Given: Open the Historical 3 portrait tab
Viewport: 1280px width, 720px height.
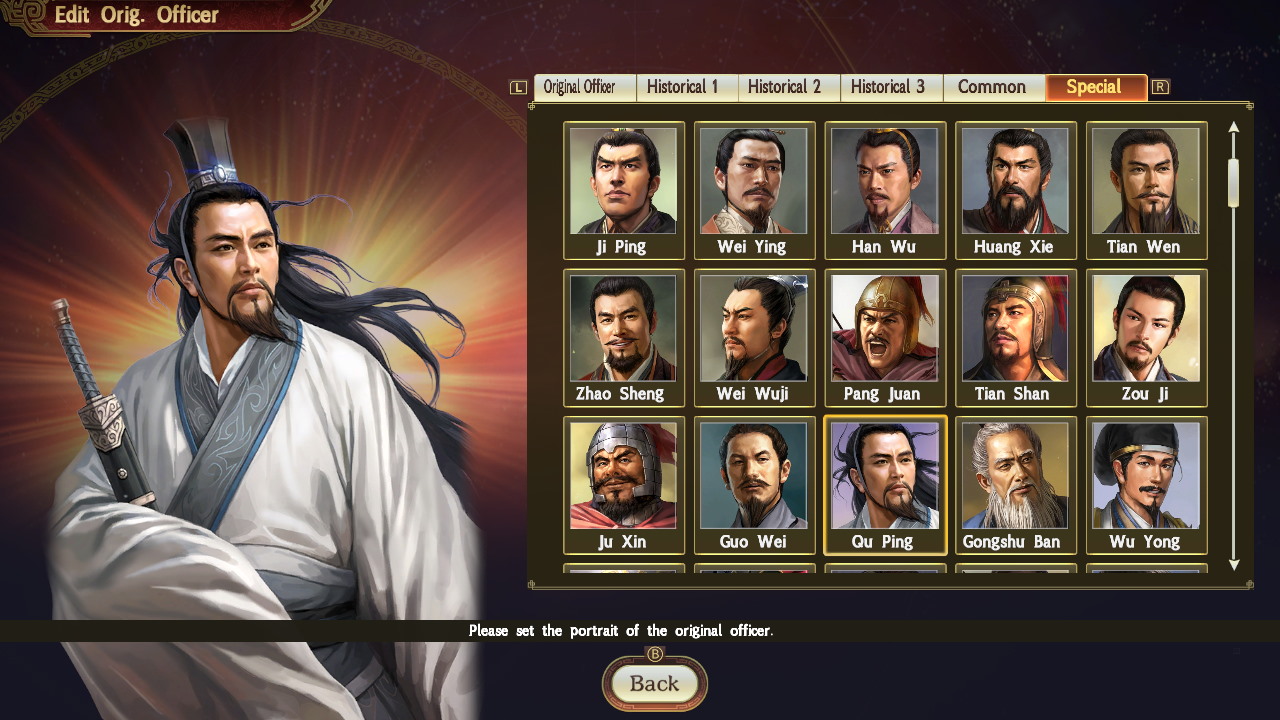Looking at the screenshot, I should (x=890, y=87).
